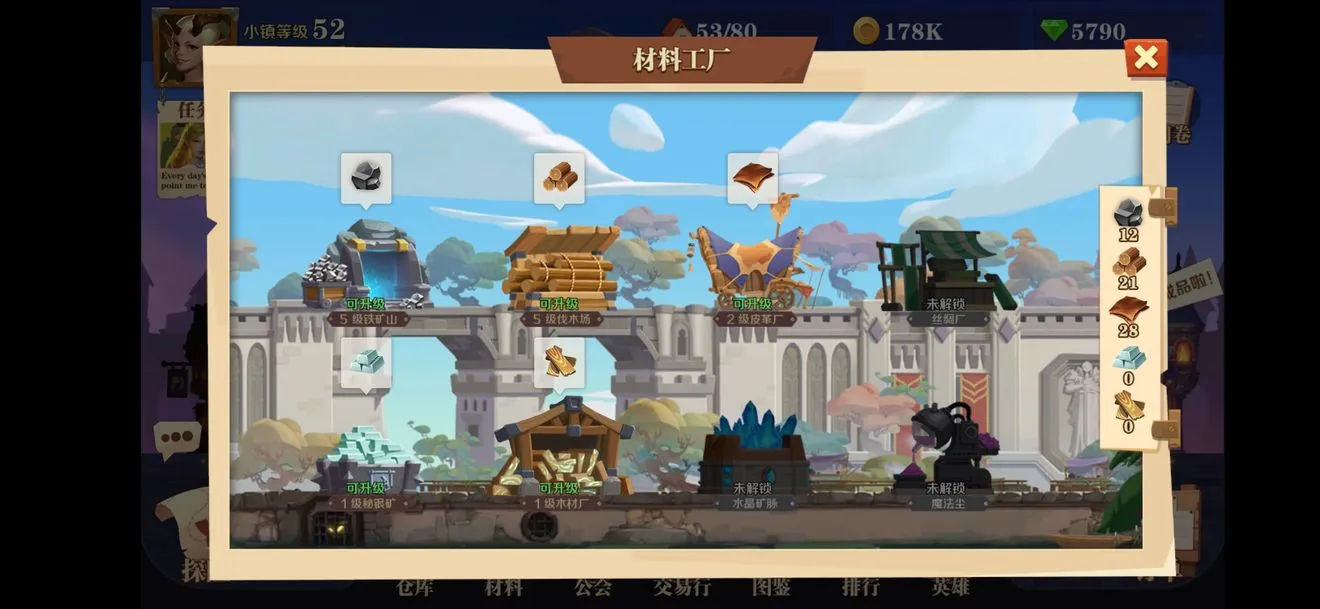Tap the locked 水晶矿脉 crystal vein
The height and width of the screenshot is (609, 1320).
pos(753,455)
